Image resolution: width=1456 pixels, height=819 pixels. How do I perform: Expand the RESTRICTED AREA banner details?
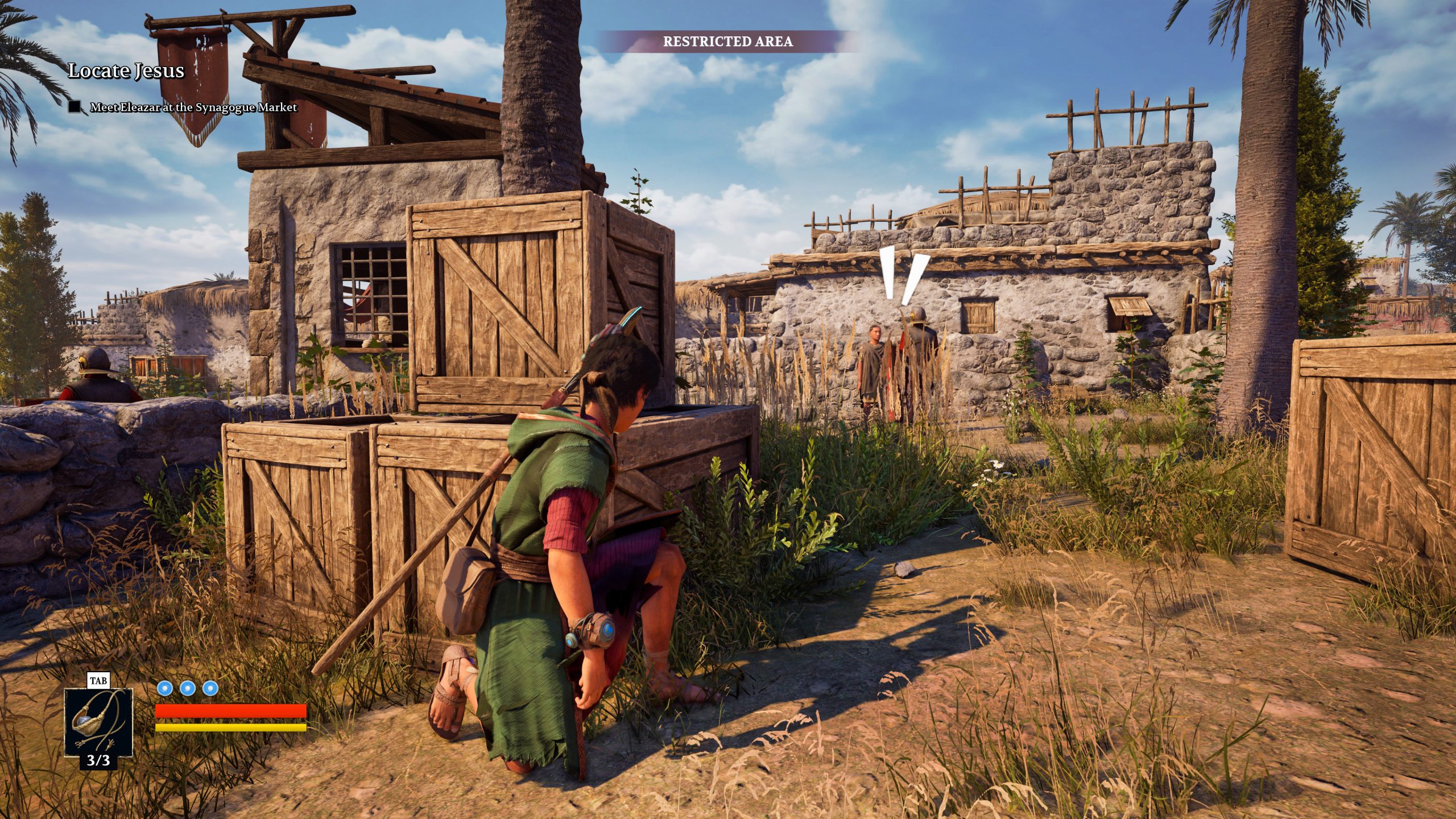click(x=728, y=42)
